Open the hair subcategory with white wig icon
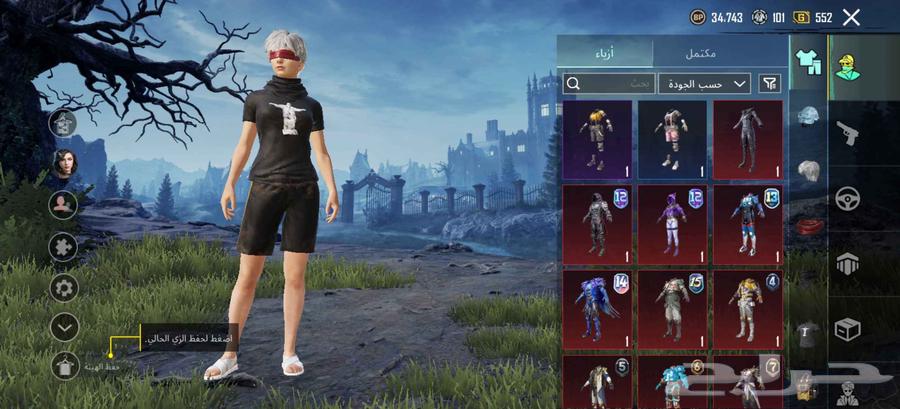The width and height of the screenshot is (900, 409). [808, 171]
